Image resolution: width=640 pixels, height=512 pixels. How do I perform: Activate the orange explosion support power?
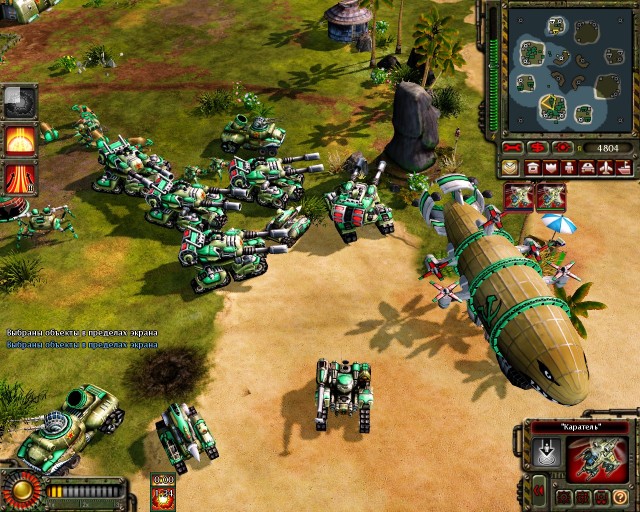[x=19, y=139]
